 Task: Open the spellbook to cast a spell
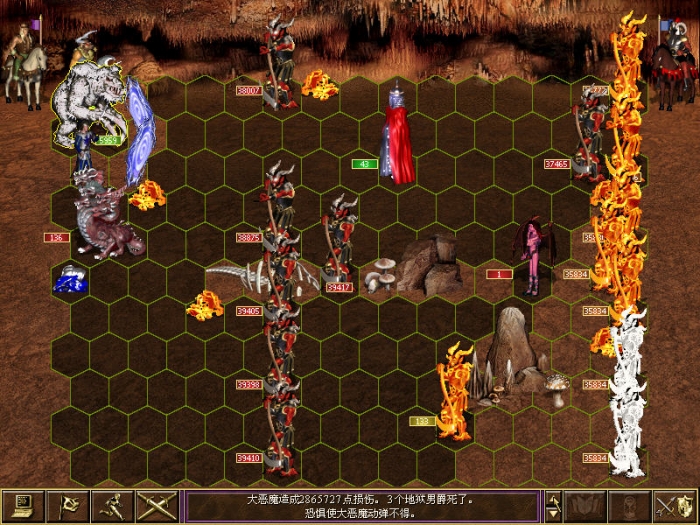tap(585, 507)
